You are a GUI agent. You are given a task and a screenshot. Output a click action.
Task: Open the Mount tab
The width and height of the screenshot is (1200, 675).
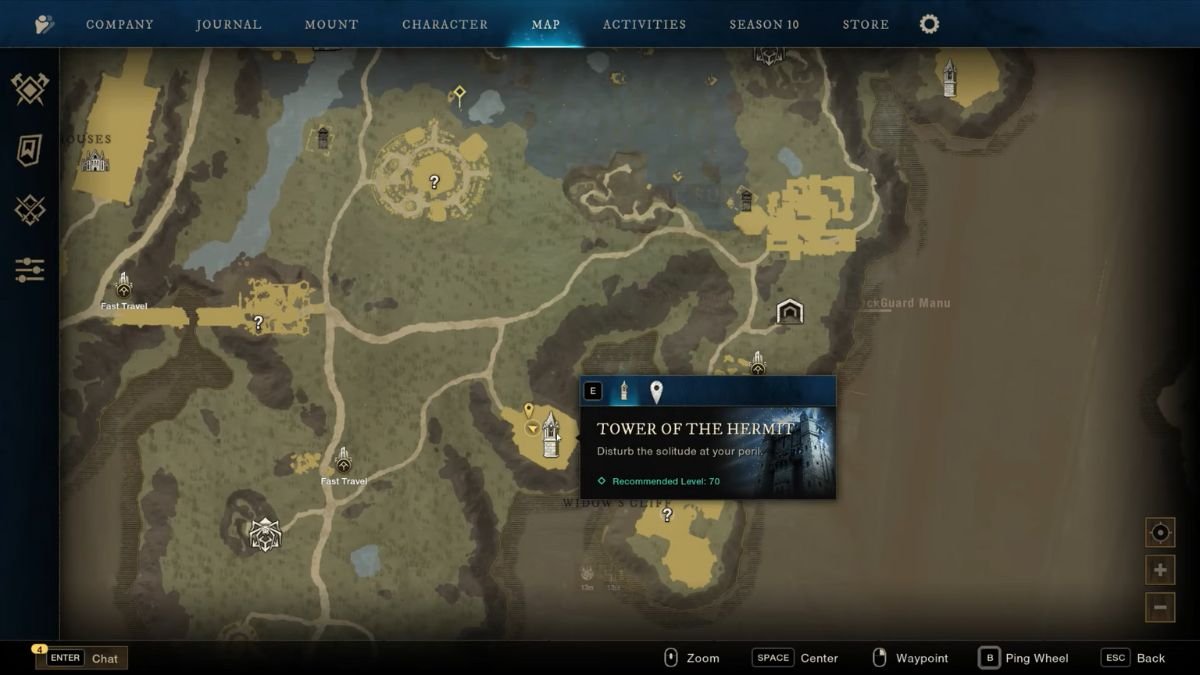pos(331,24)
